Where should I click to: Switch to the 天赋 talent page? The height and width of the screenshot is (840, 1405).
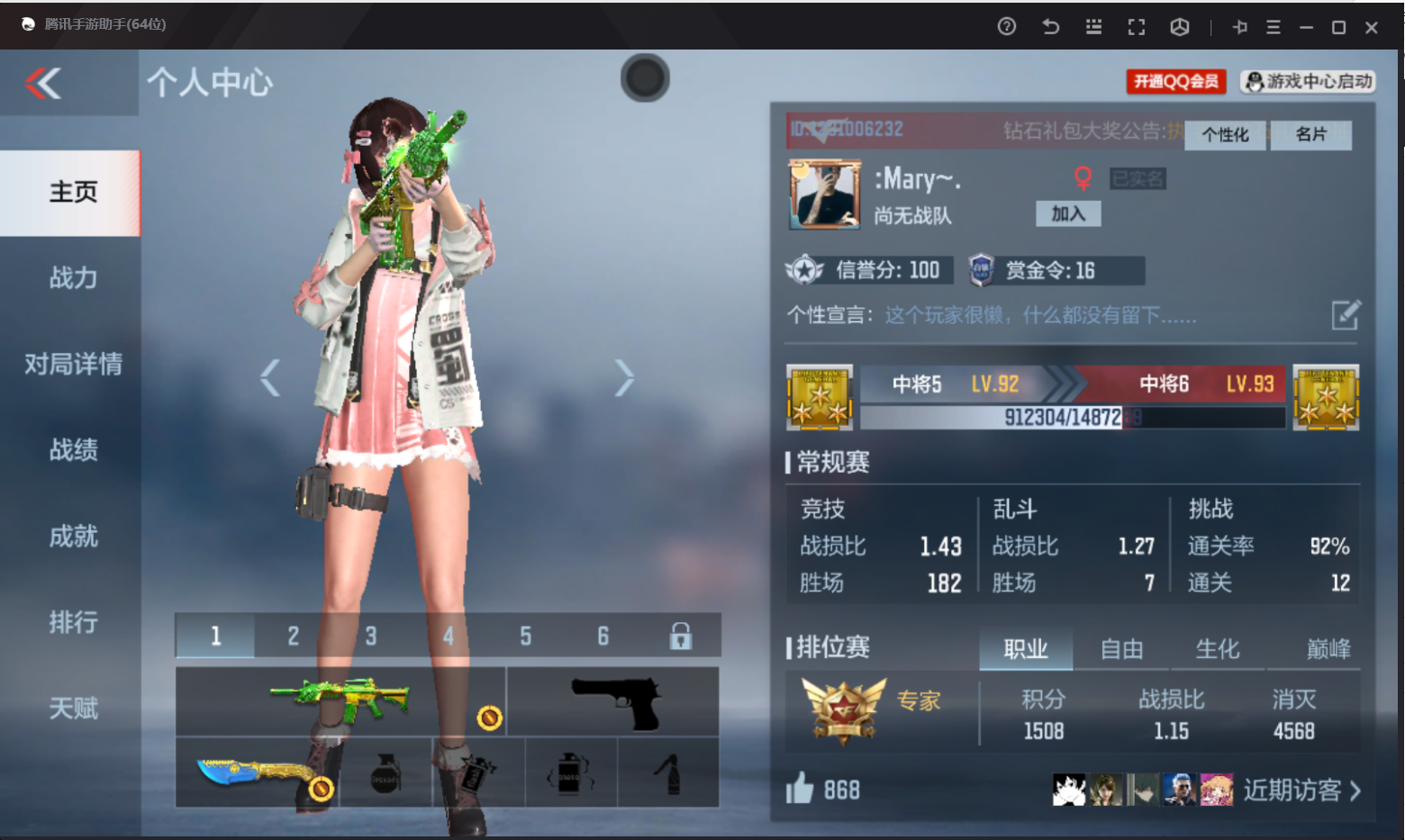click(x=73, y=709)
